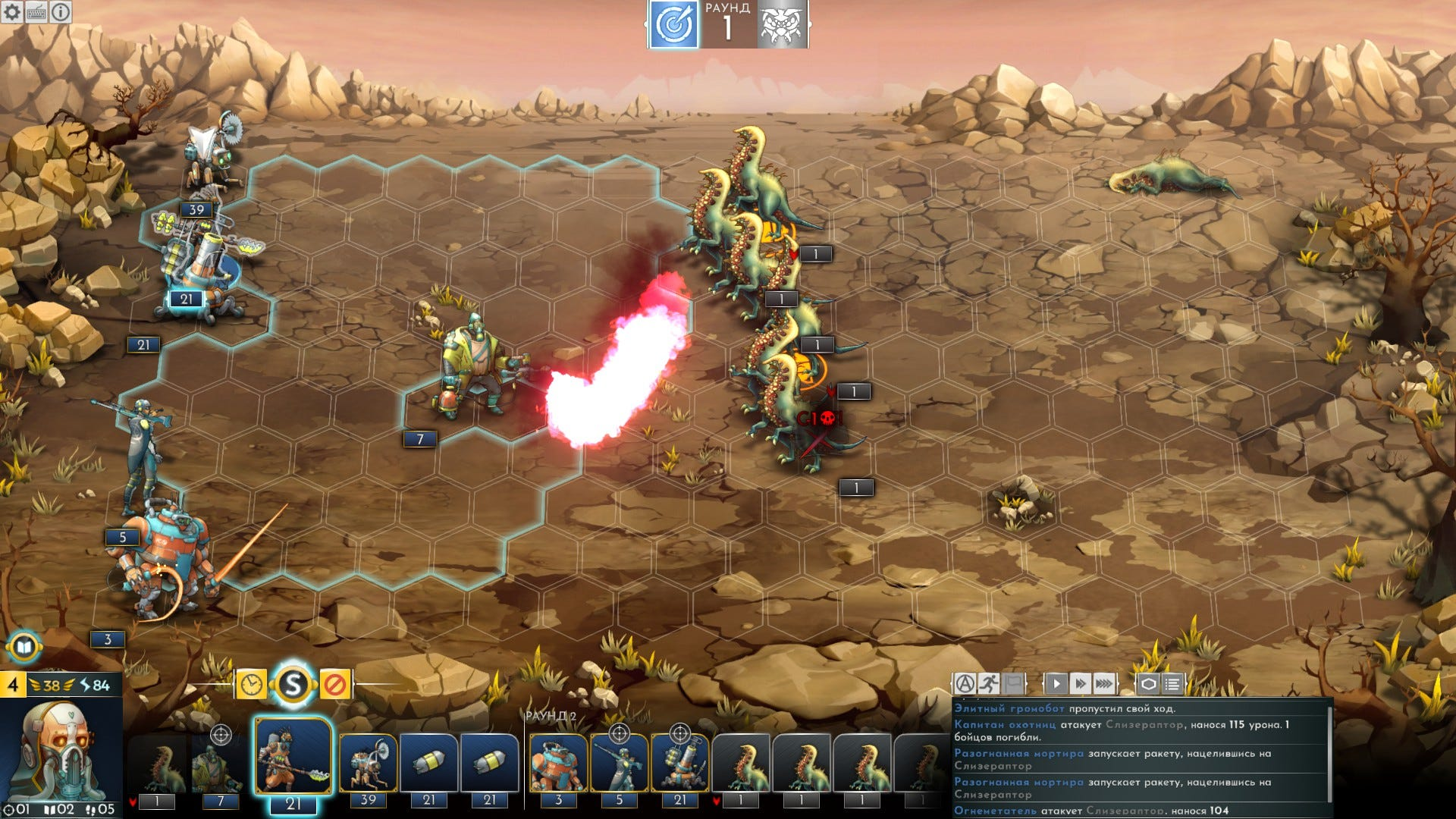
Task: Set fastest speed with the four-arrow button
Action: (x=1105, y=684)
